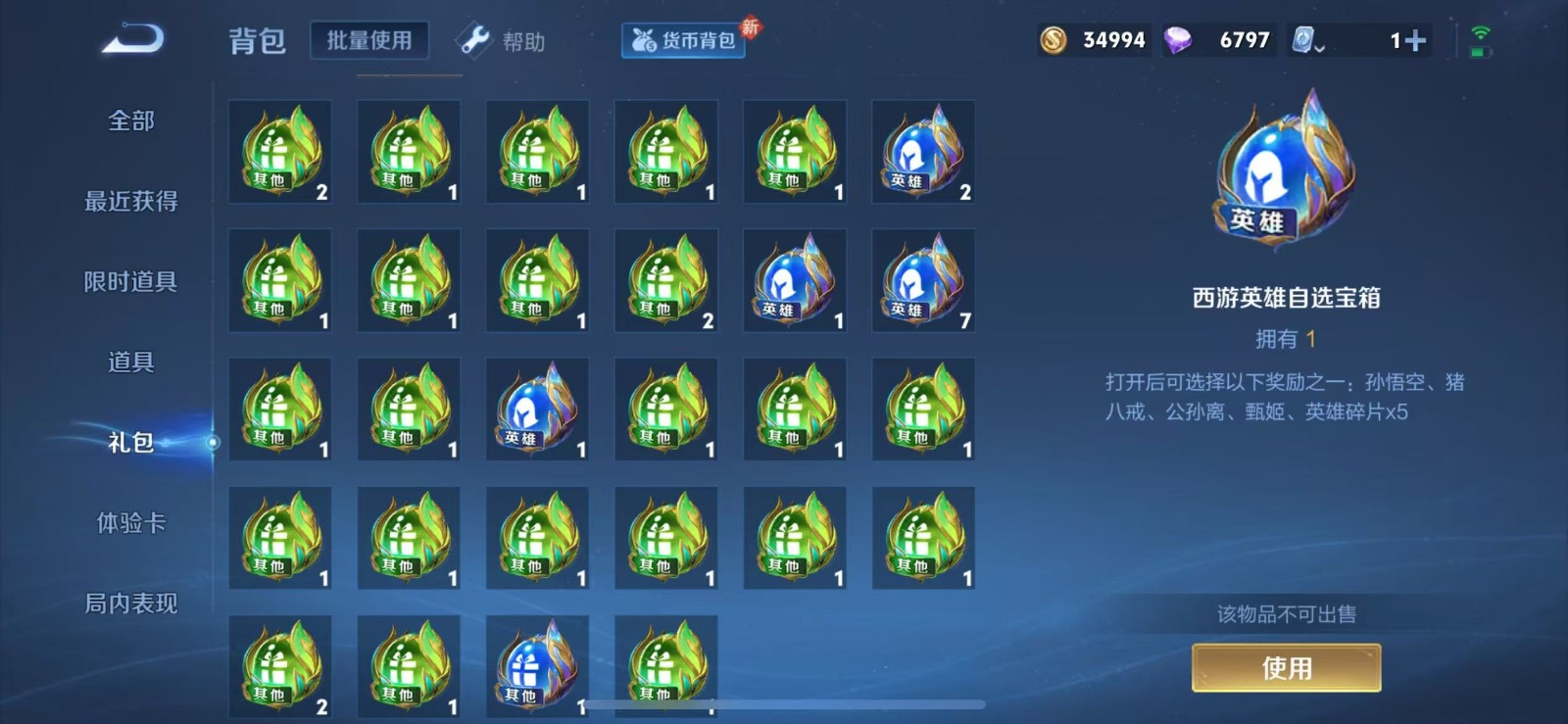Switch to the 全部 category
This screenshot has height=724, width=1568.
131,121
